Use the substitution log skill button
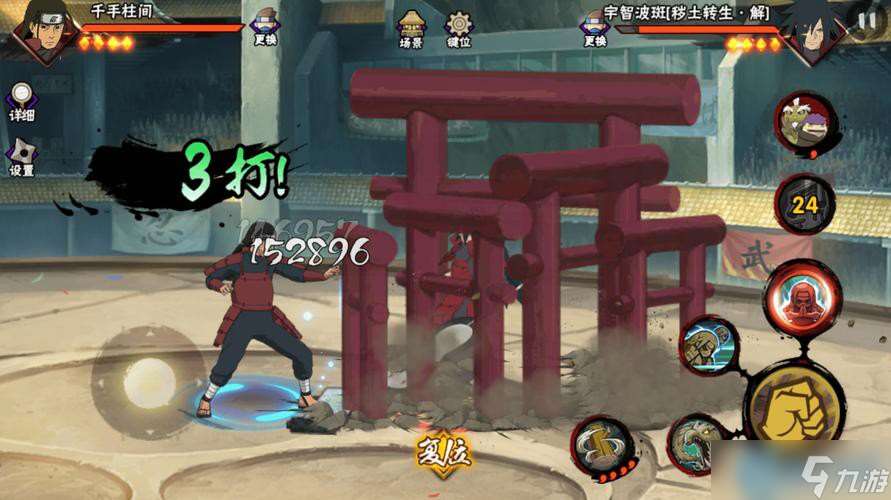 [x=602, y=446]
